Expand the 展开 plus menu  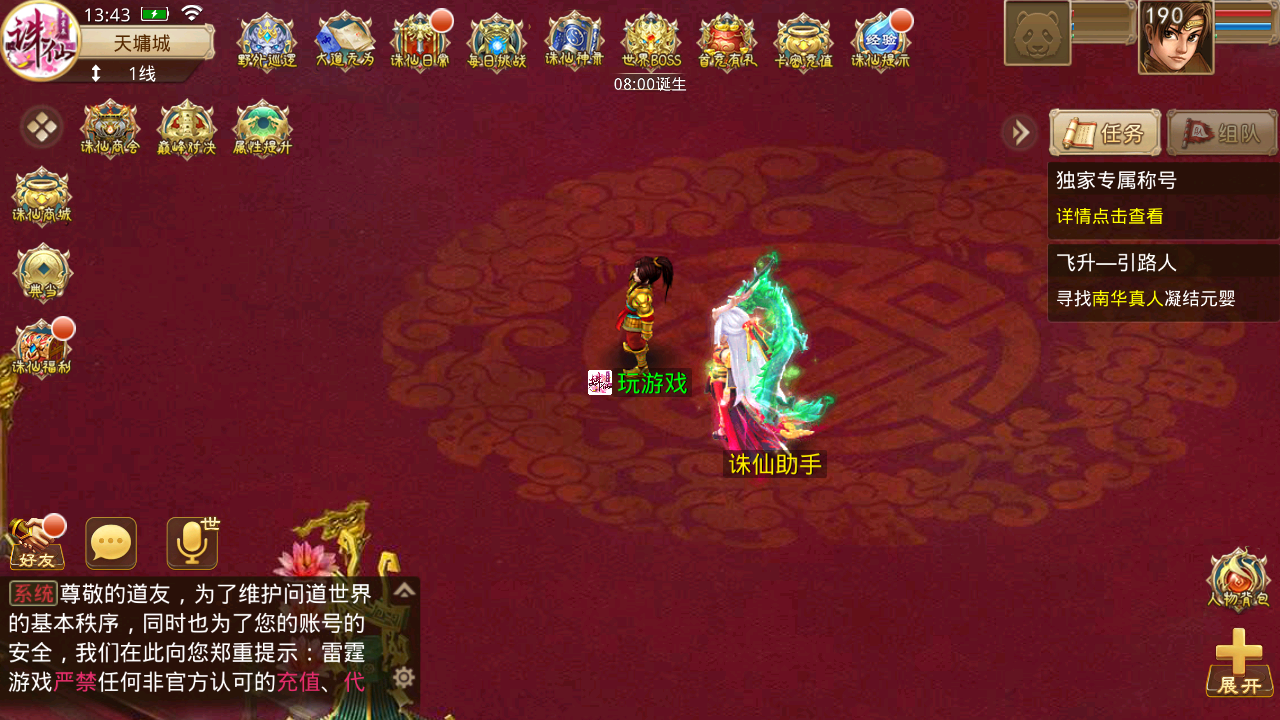click(x=1240, y=663)
